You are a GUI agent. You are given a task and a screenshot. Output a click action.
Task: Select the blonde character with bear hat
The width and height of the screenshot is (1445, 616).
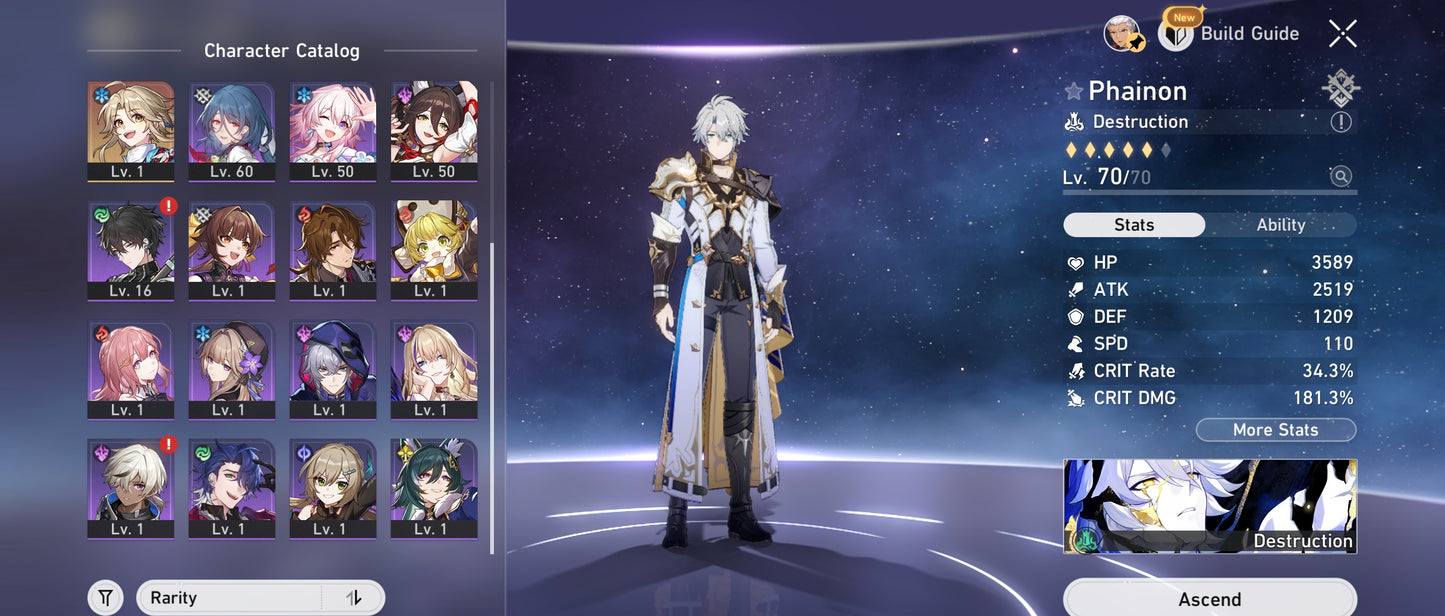coord(434,250)
